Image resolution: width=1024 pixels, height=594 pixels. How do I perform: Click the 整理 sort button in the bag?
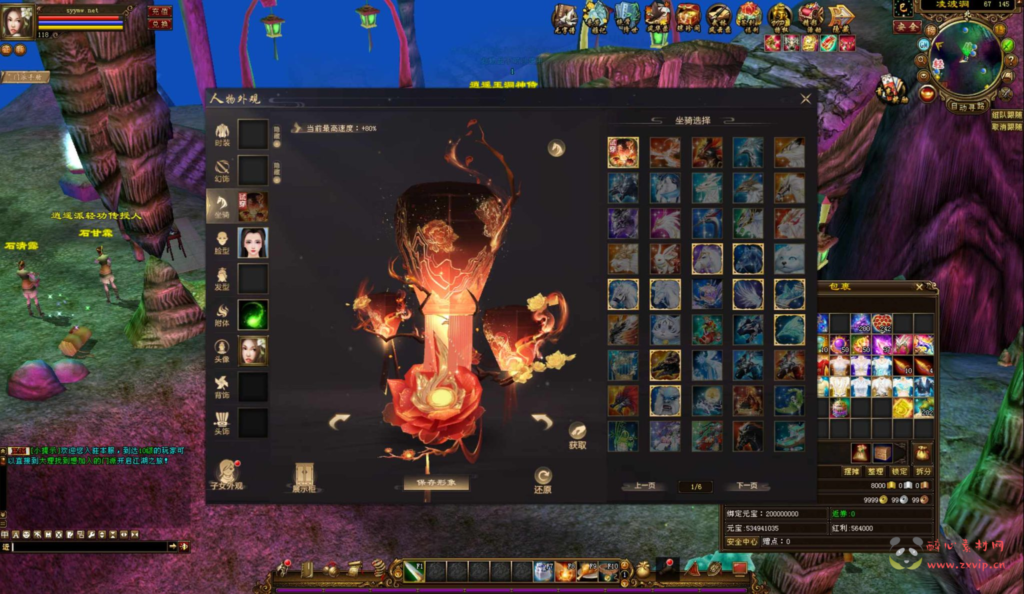tap(875, 470)
